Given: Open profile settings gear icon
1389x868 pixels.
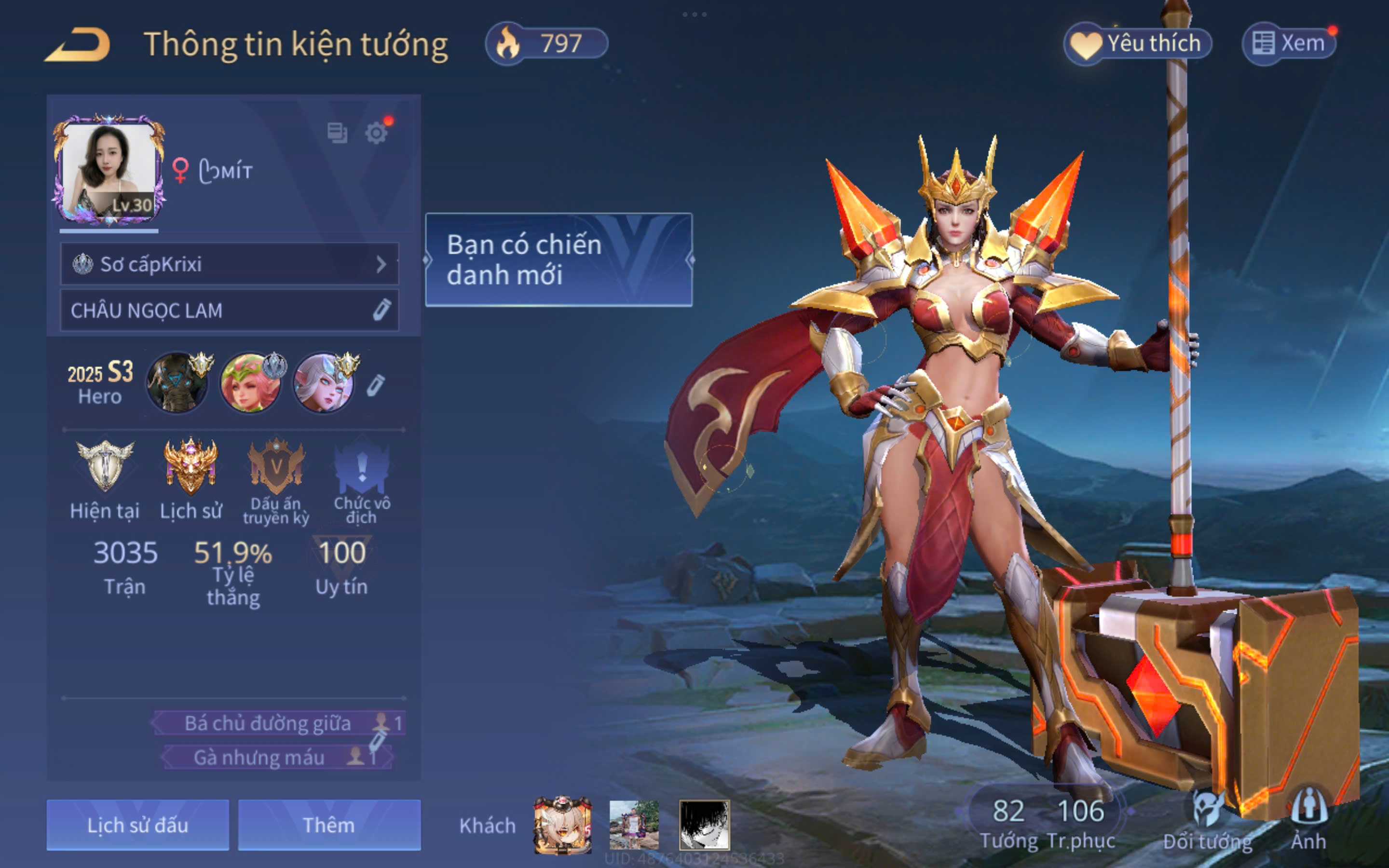Looking at the screenshot, I should click(x=376, y=133).
